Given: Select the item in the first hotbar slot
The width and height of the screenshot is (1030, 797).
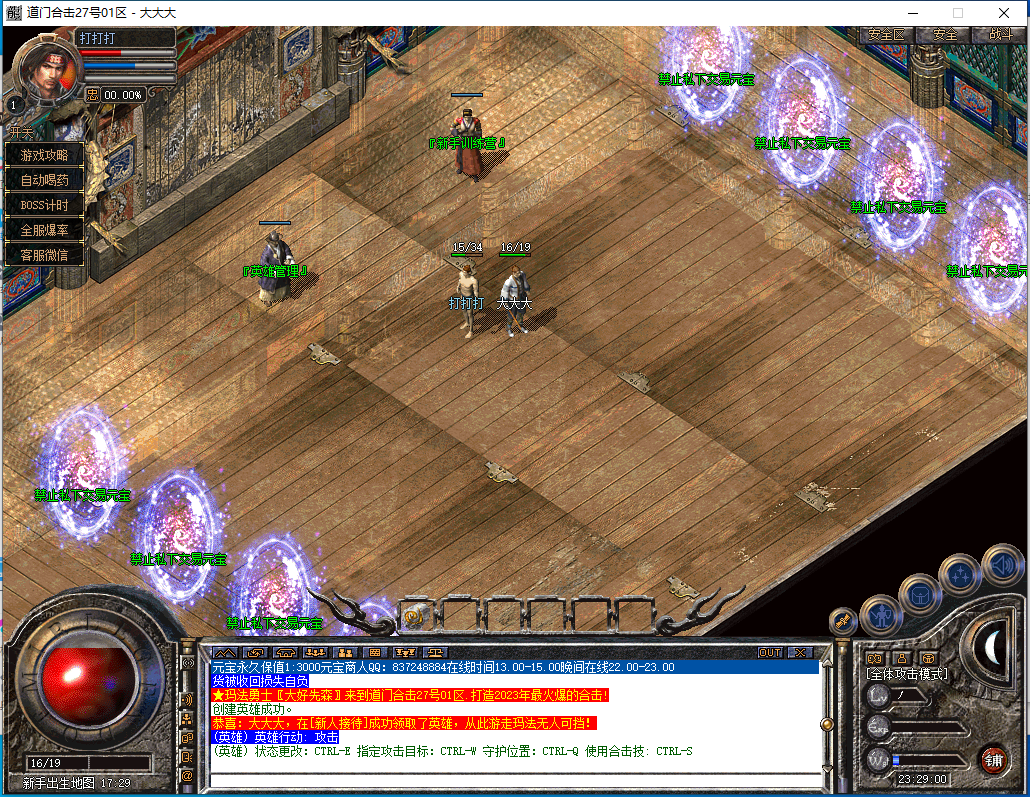Looking at the screenshot, I should point(415,617).
